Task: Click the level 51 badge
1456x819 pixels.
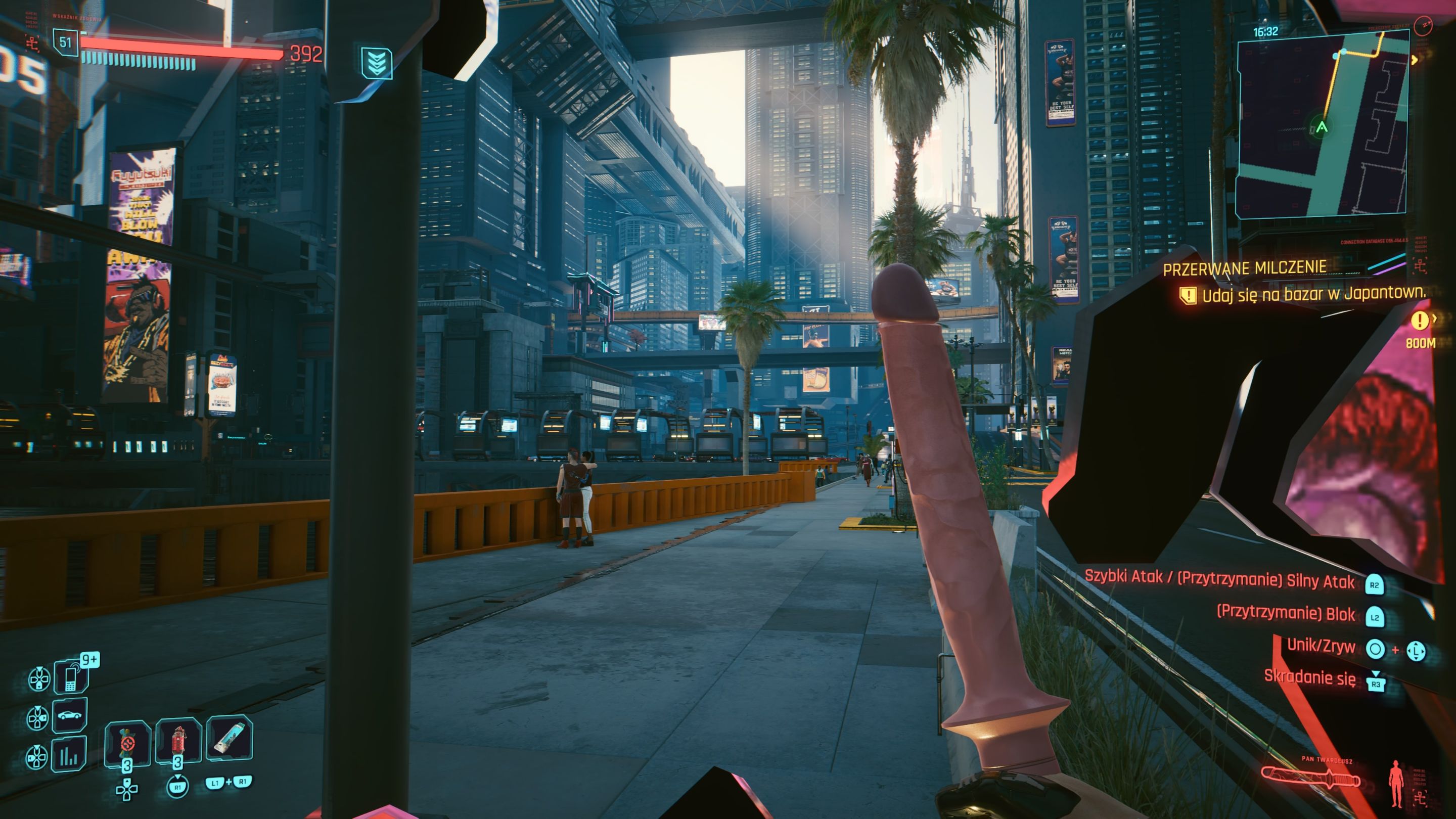Action: 66,42
